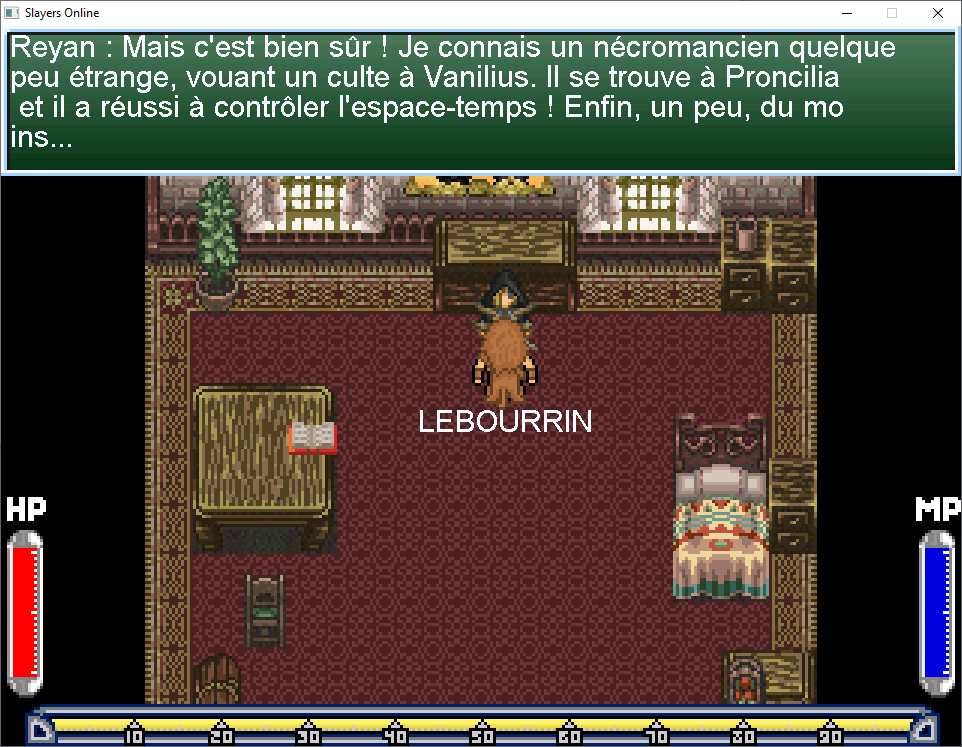Advance Reyan's dialogue text box
Screen dimensions: 962x747
[480, 102]
